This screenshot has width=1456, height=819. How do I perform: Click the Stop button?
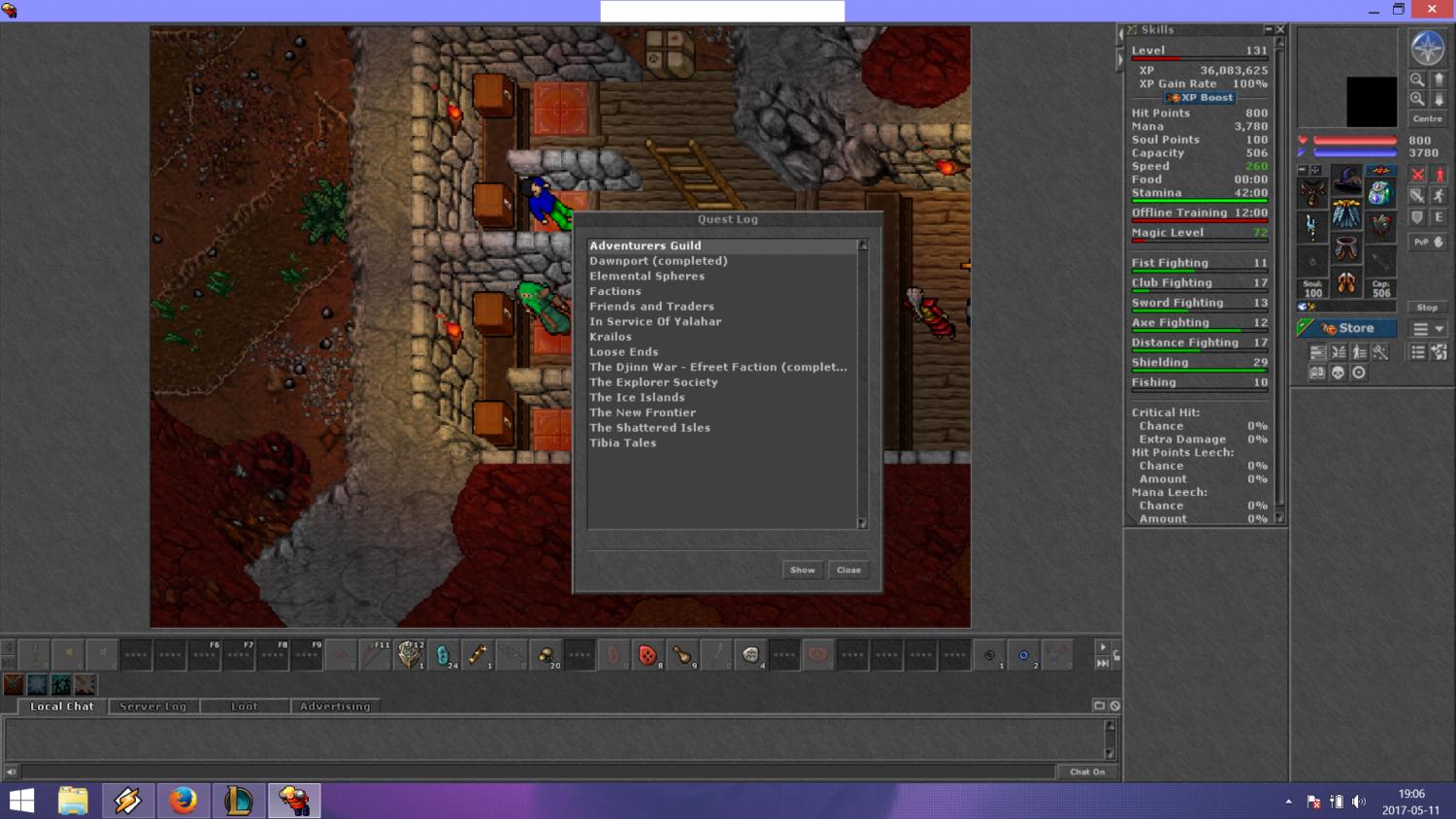(1427, 308)
